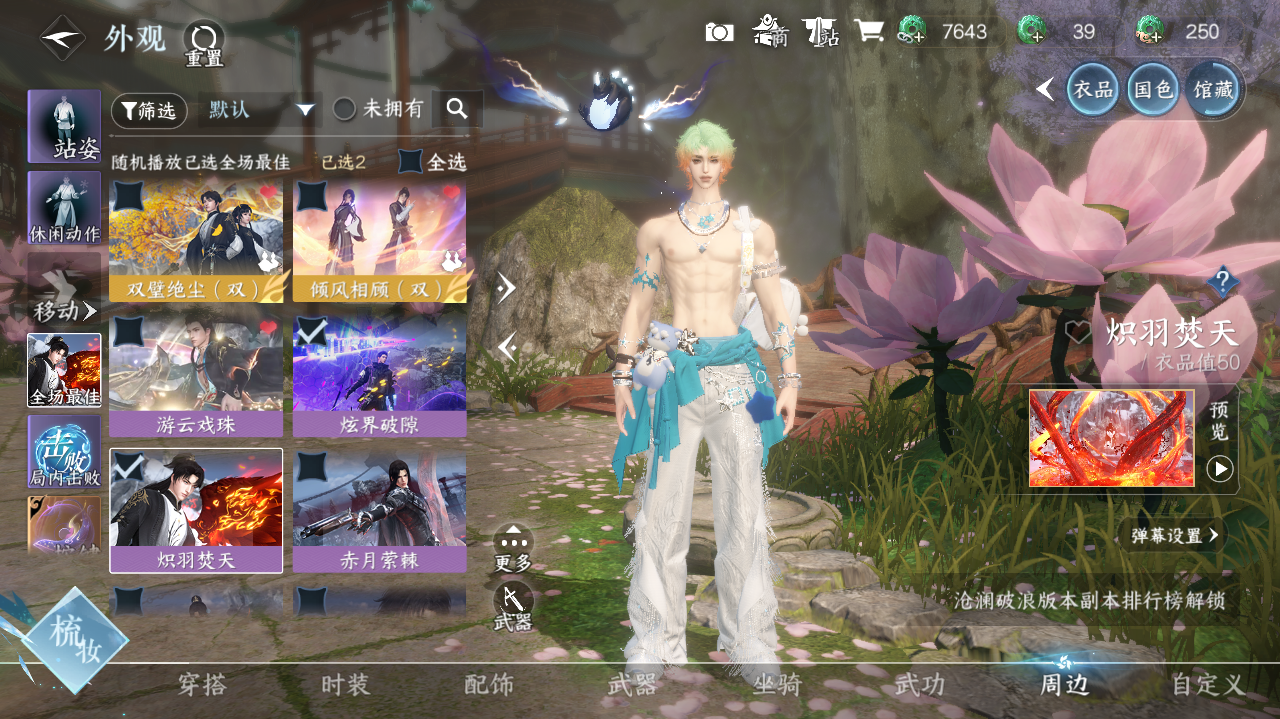Image resolution: width=1280 pixels, height=719 pixels.
Task: Switch to the 时装 bottom tab
Action: click(345, 685)
